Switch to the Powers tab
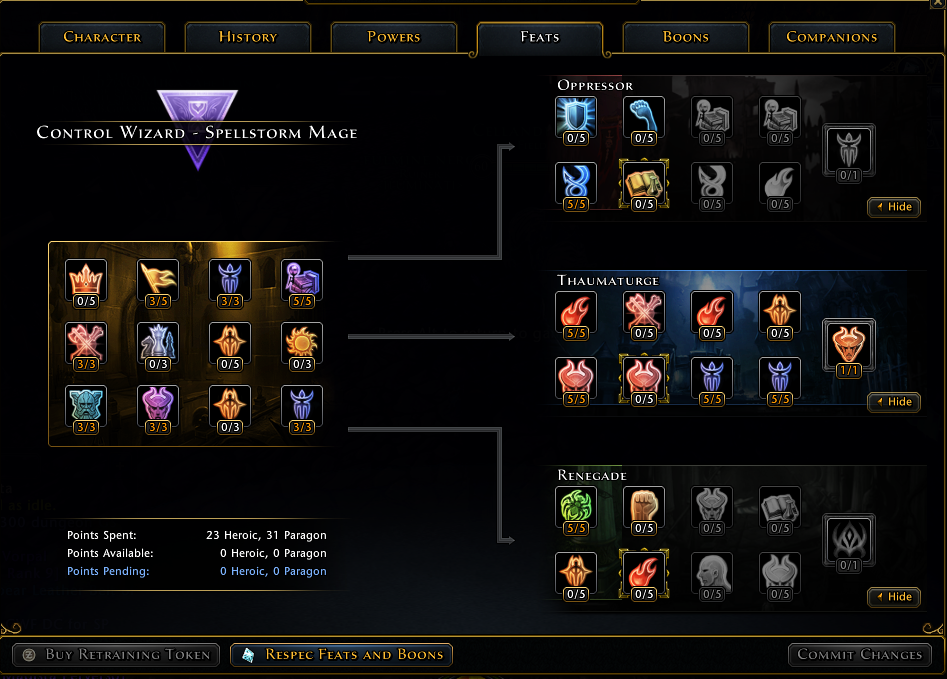This screenshot has height=679, width=947. [394, 37]
